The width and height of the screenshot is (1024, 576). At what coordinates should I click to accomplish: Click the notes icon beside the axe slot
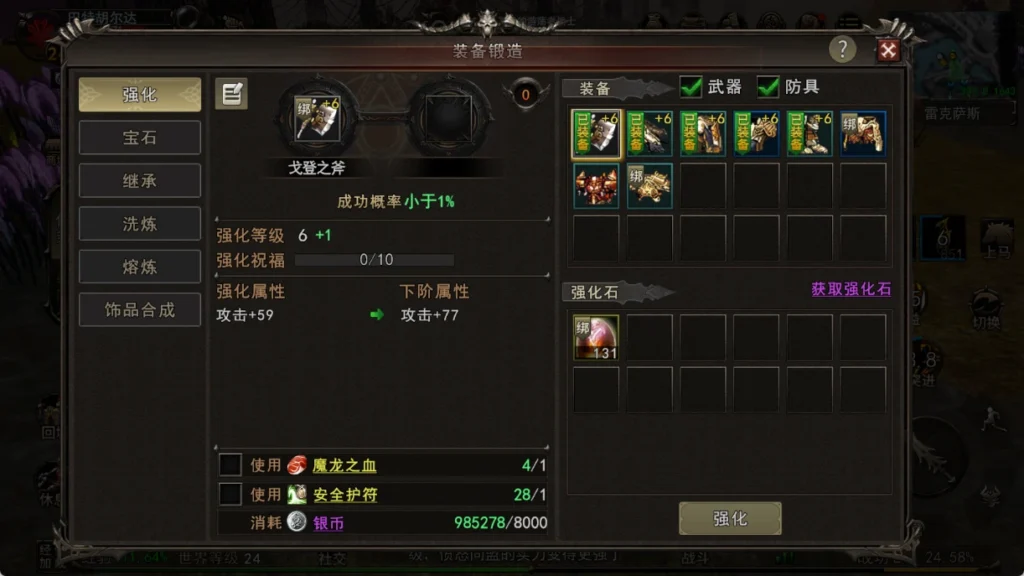tap(231, 94)
